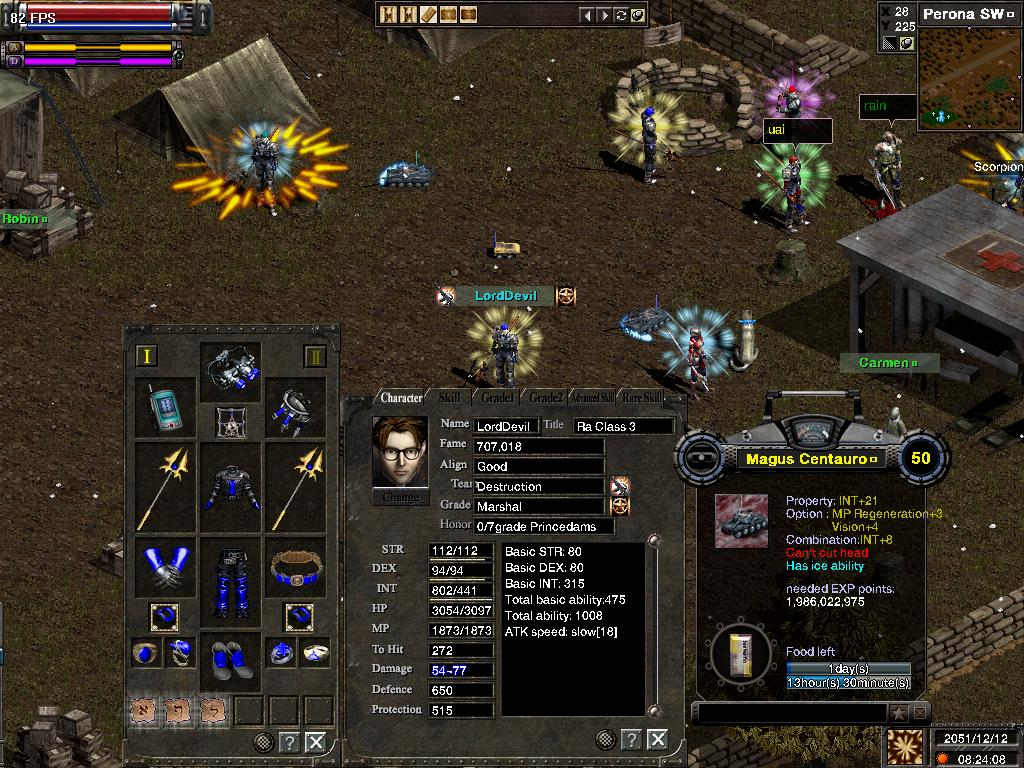Open help for the equipment panel
Screen dimensions: 1024x768
click(x=288, y=742)
